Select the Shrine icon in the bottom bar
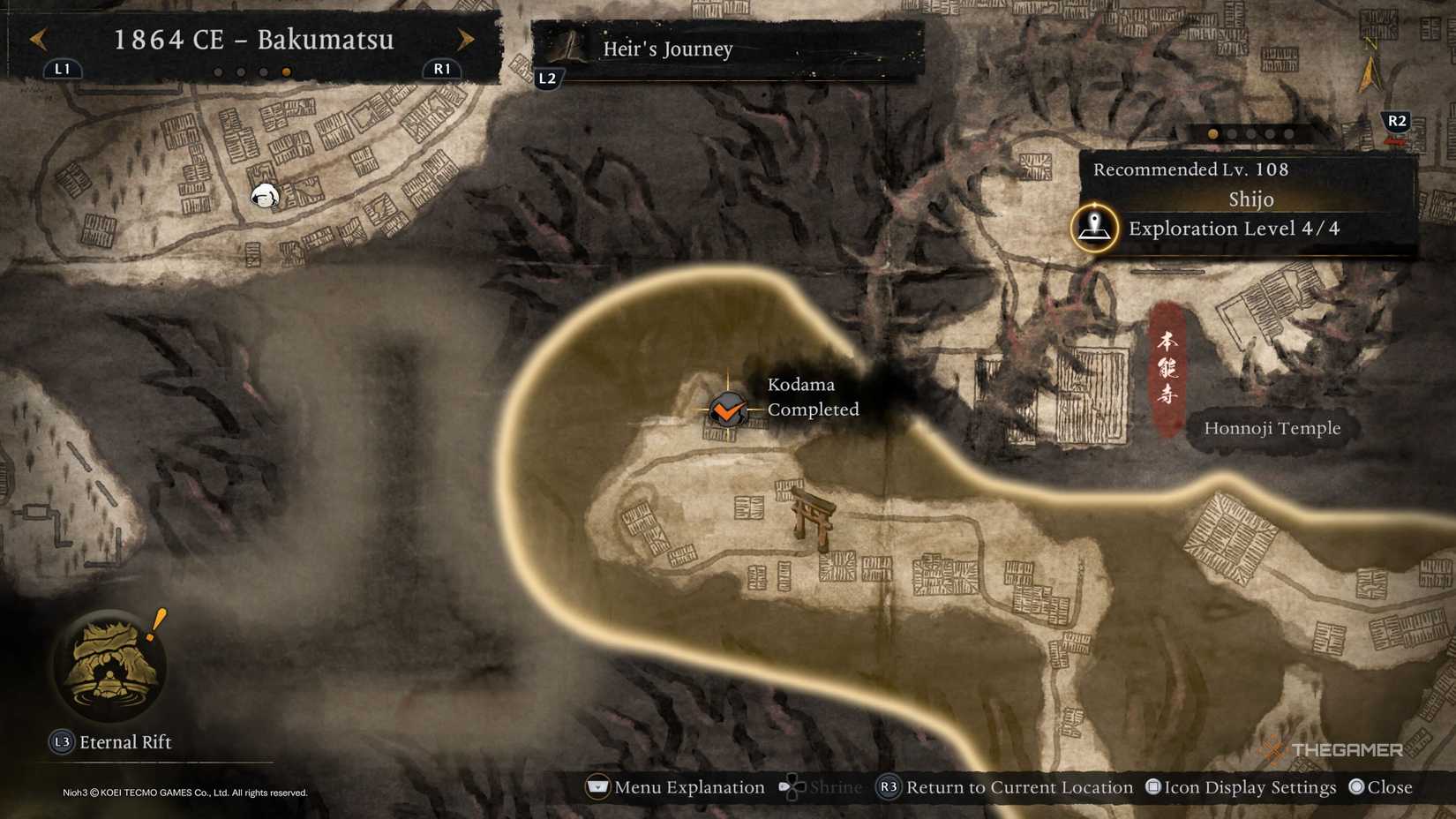This screenshot has height=819, width=1456. click(x=792, y=786)
